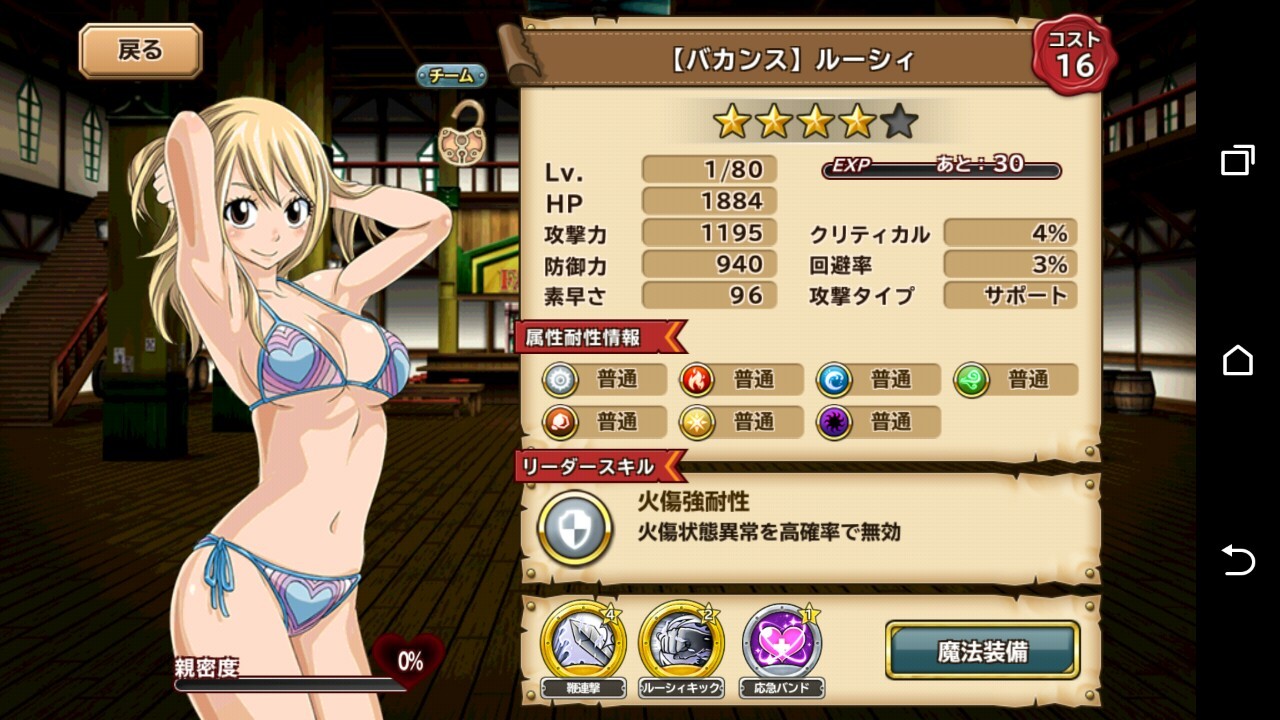Go back with the 戻る button
Screen dimensions: 1280x720
(140, 51)
